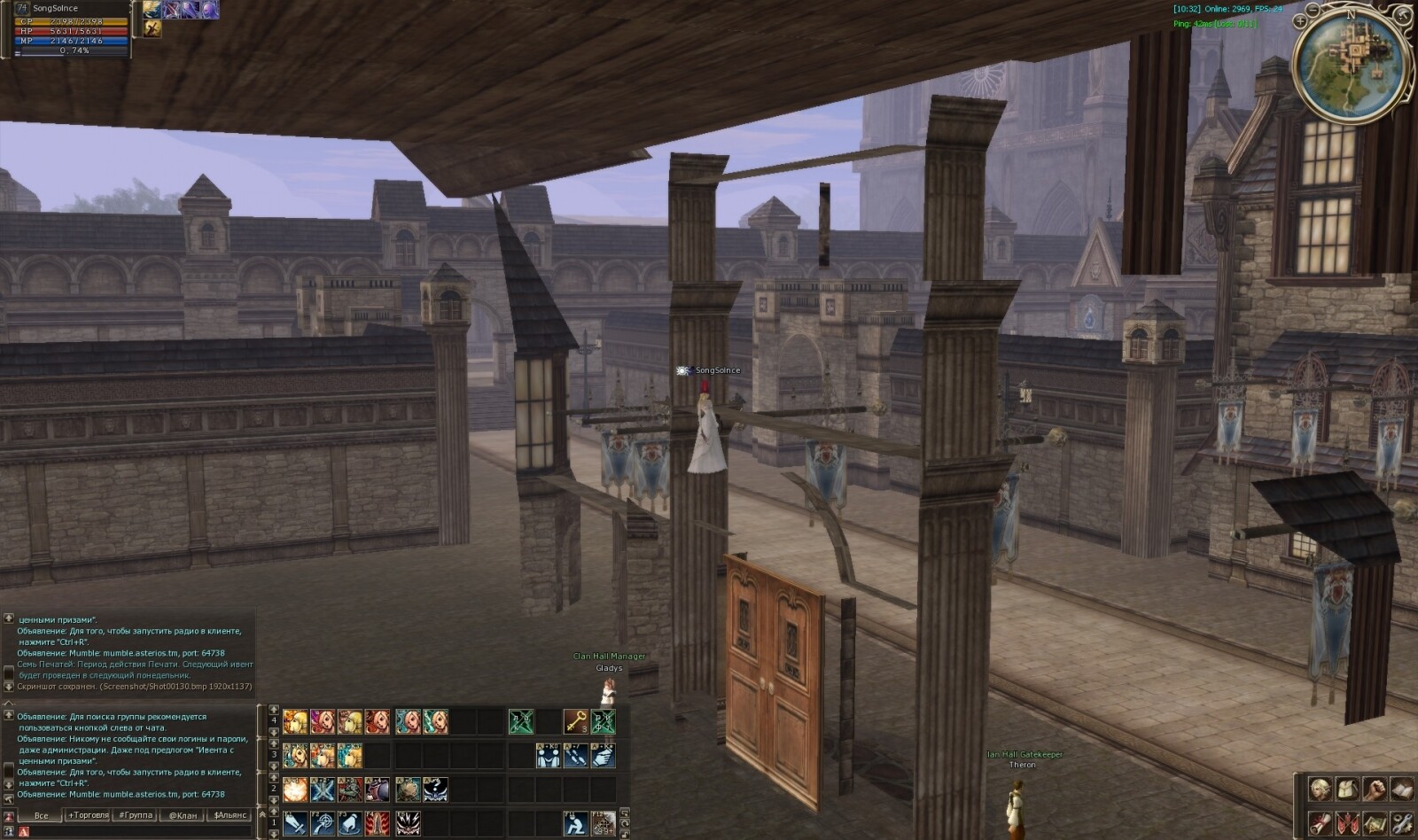Open the character status menu icon
The height and width of the screenshot is (840, 1418).
click(1321, 789)
